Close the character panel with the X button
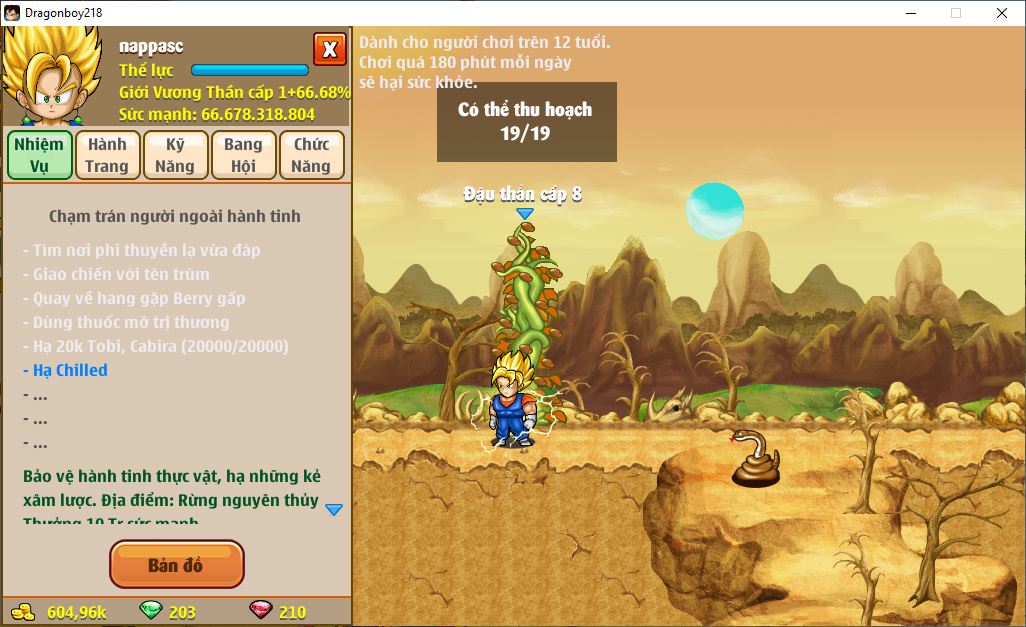This screenshot has width=1026, height=627. (x=329, y=49)
